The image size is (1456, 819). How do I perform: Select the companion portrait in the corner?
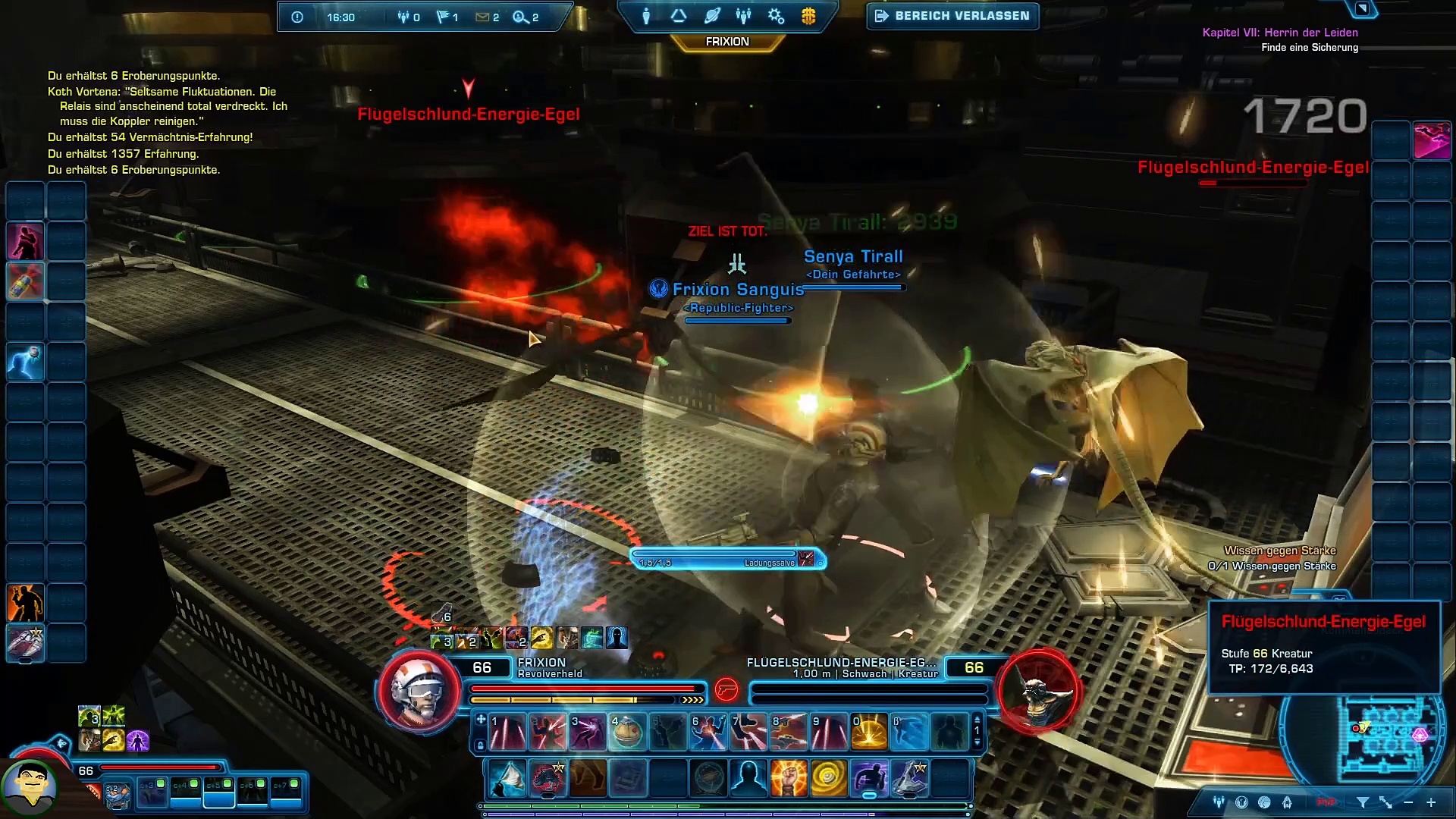[30, 787]
